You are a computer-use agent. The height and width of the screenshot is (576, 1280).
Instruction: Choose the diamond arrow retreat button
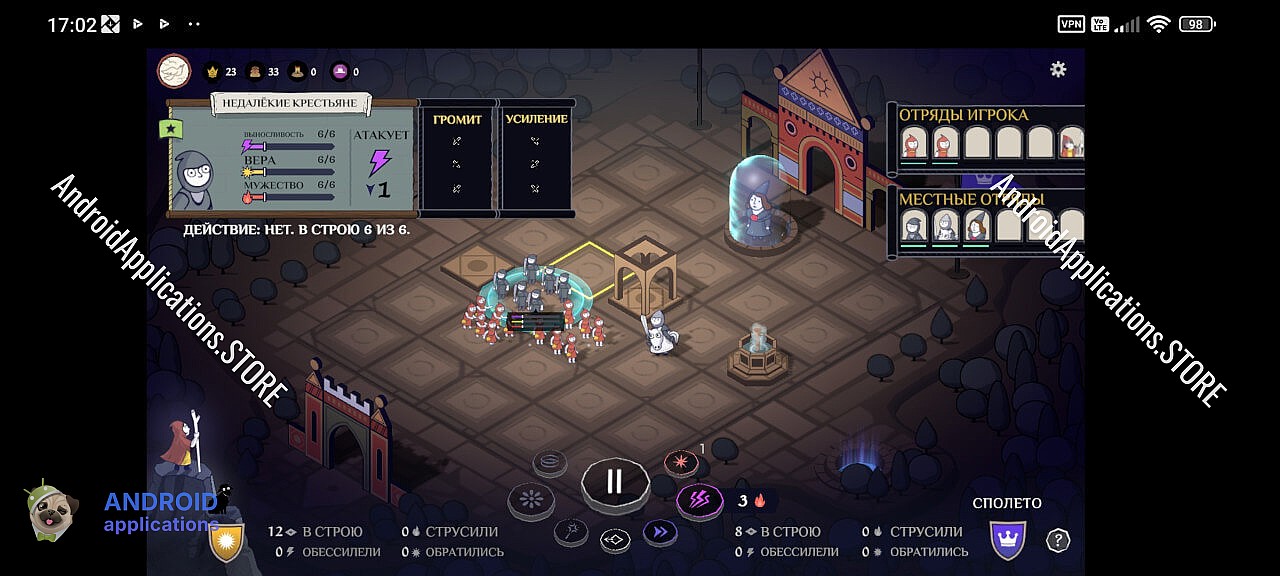tap(615, 540)
